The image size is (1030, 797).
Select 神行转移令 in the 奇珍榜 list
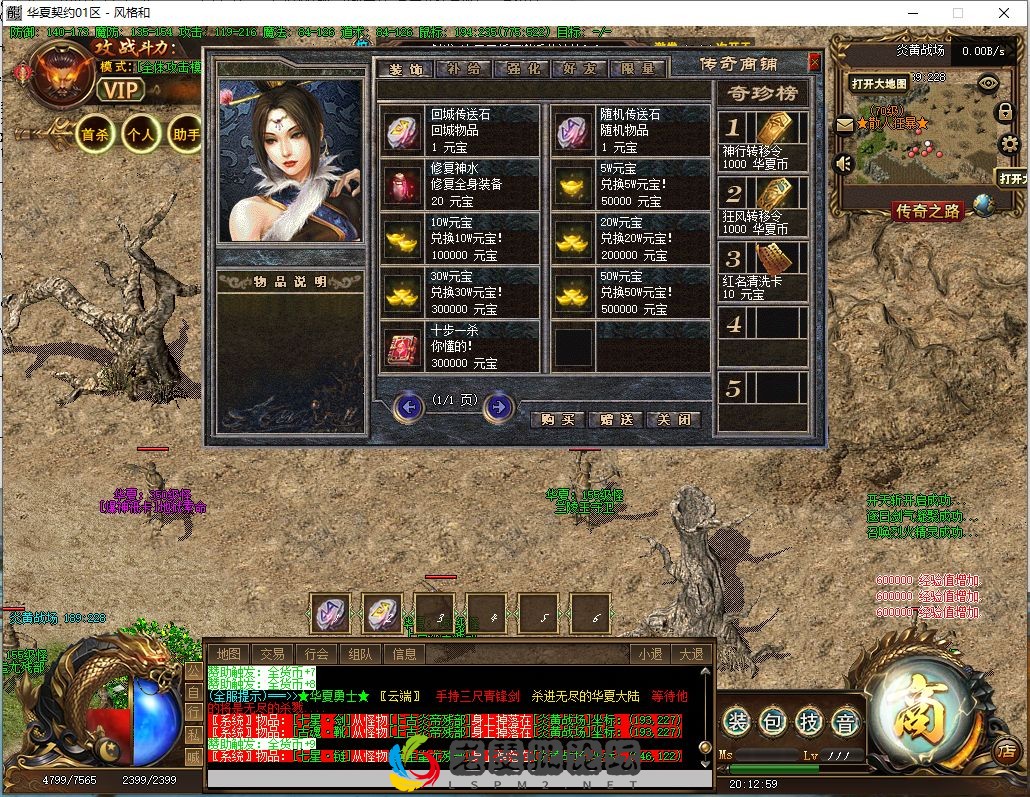pos(763,140)
